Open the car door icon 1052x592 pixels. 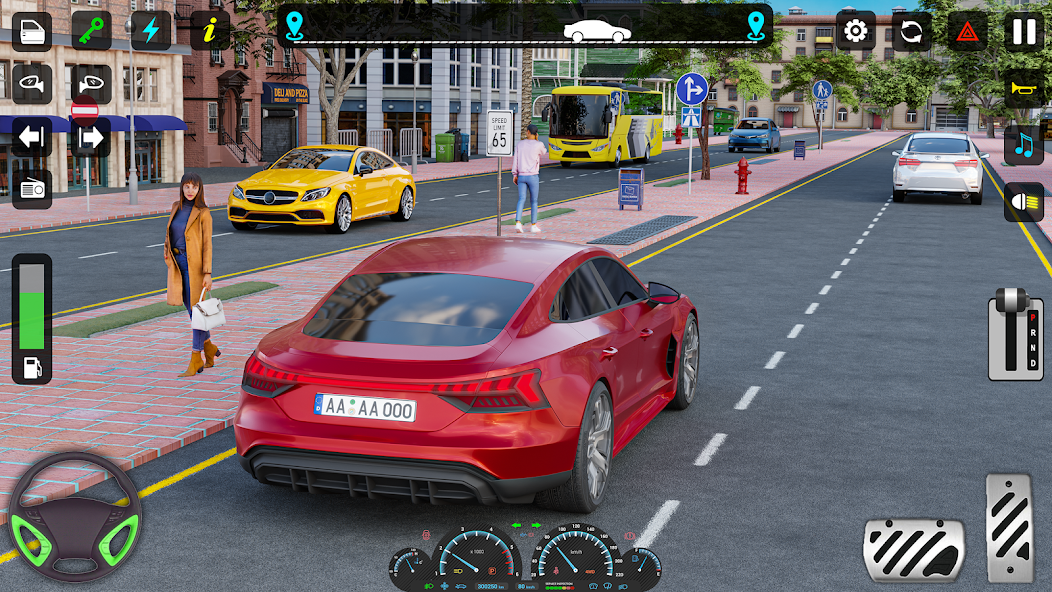32,31
